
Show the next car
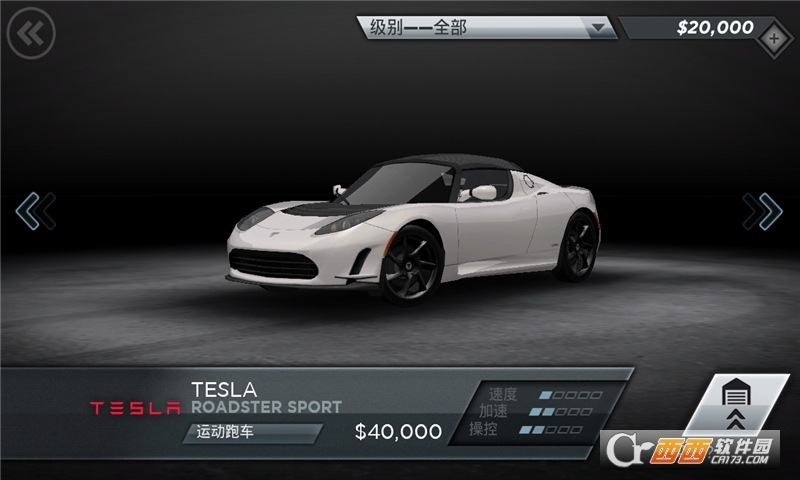(763, 211)
